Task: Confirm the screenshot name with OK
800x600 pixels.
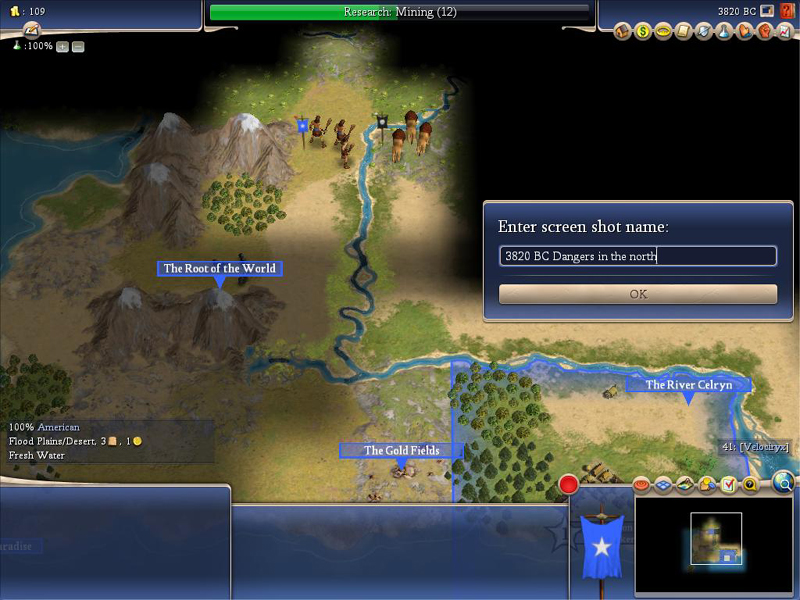Action: tap(638, 294)
